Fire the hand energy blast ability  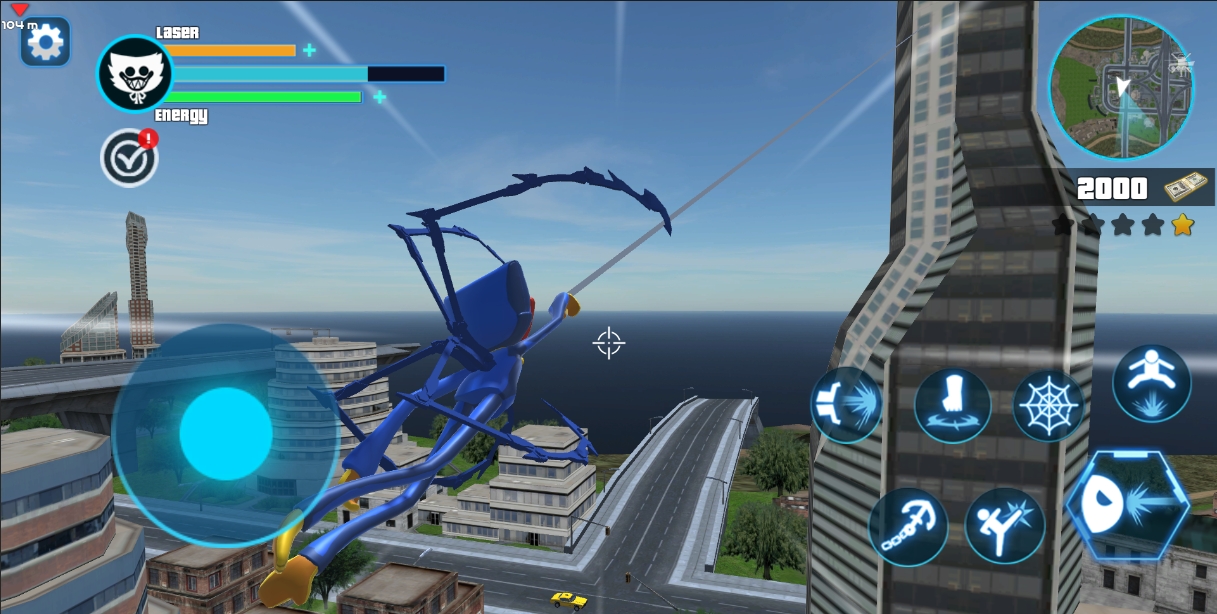pyautogui.click(x=846, y=405)
